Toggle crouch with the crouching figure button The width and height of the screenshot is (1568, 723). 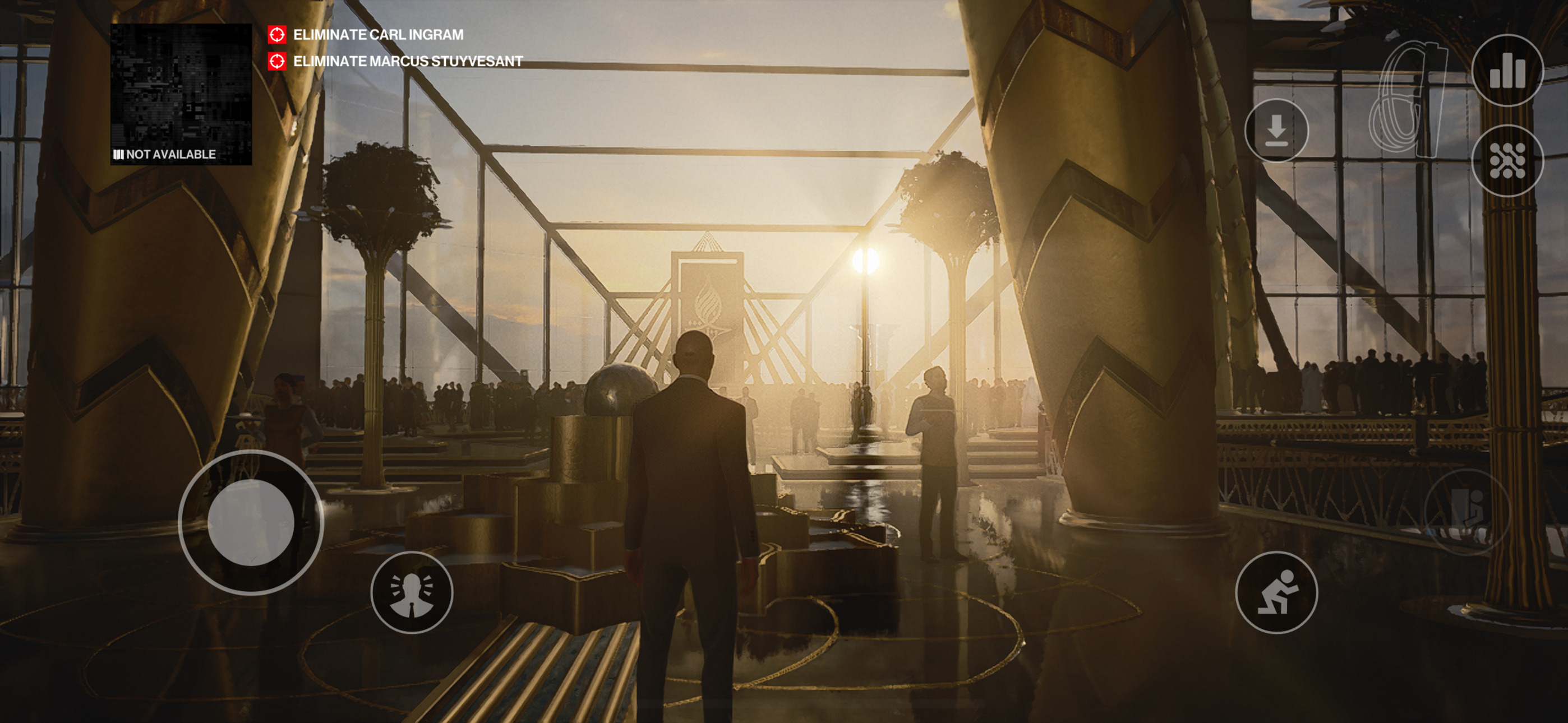tap(1276, 592)
